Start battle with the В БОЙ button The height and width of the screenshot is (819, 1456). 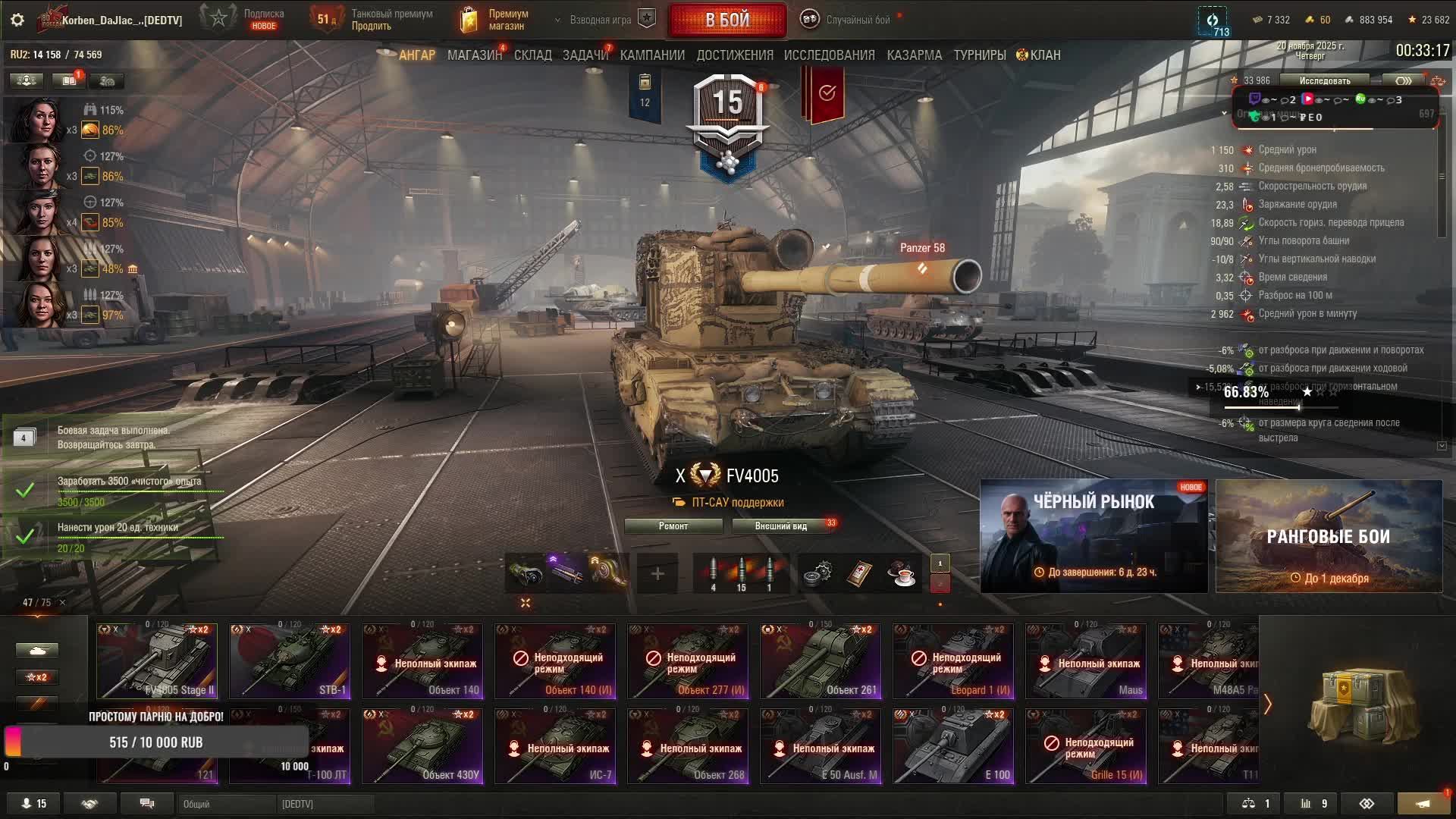pos(726,20)
